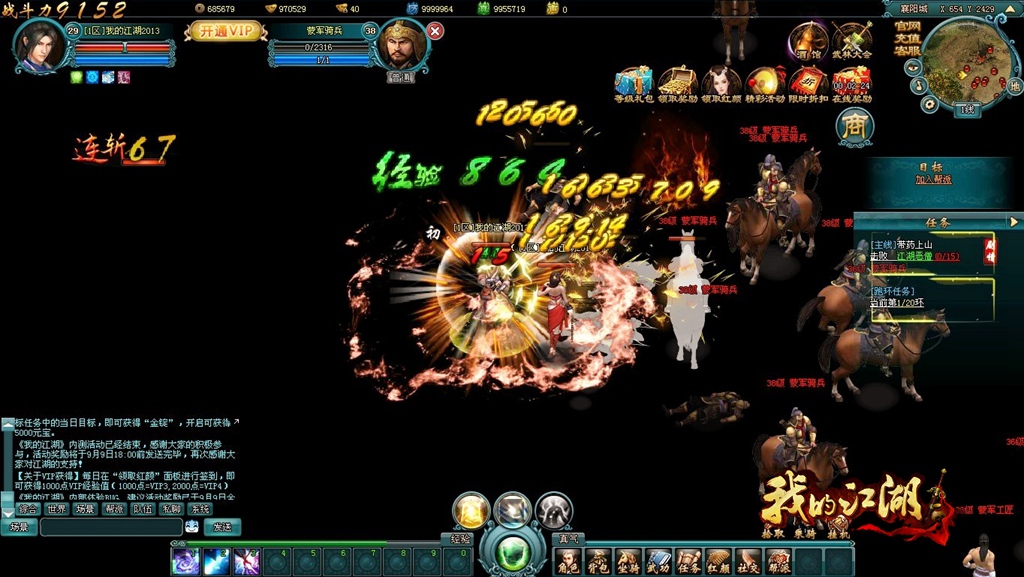Switch chat to the 私聊 tab
The image size is (1024, 577).
pos(171,509)
